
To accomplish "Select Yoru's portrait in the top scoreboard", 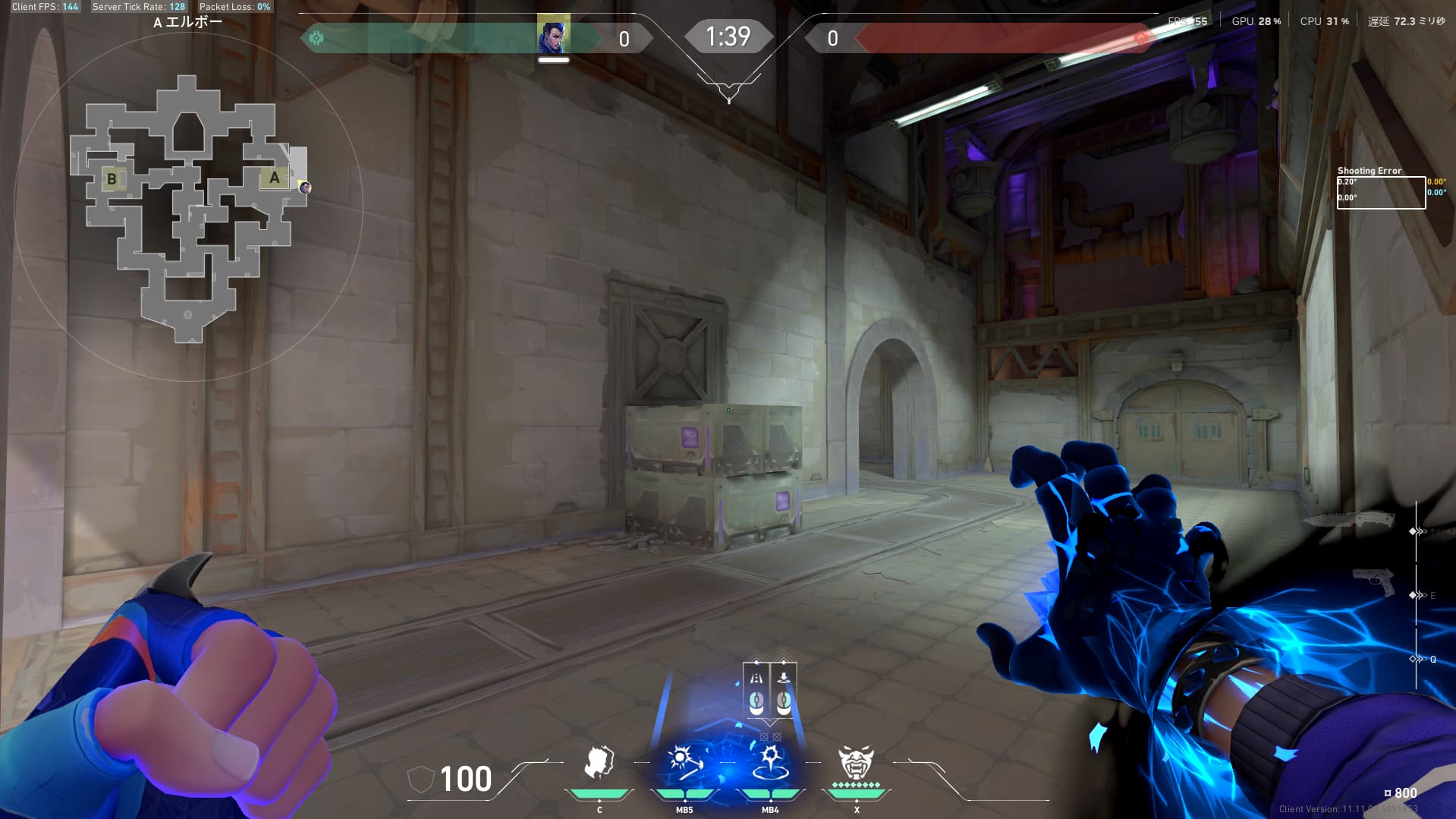I will point(553,36).
